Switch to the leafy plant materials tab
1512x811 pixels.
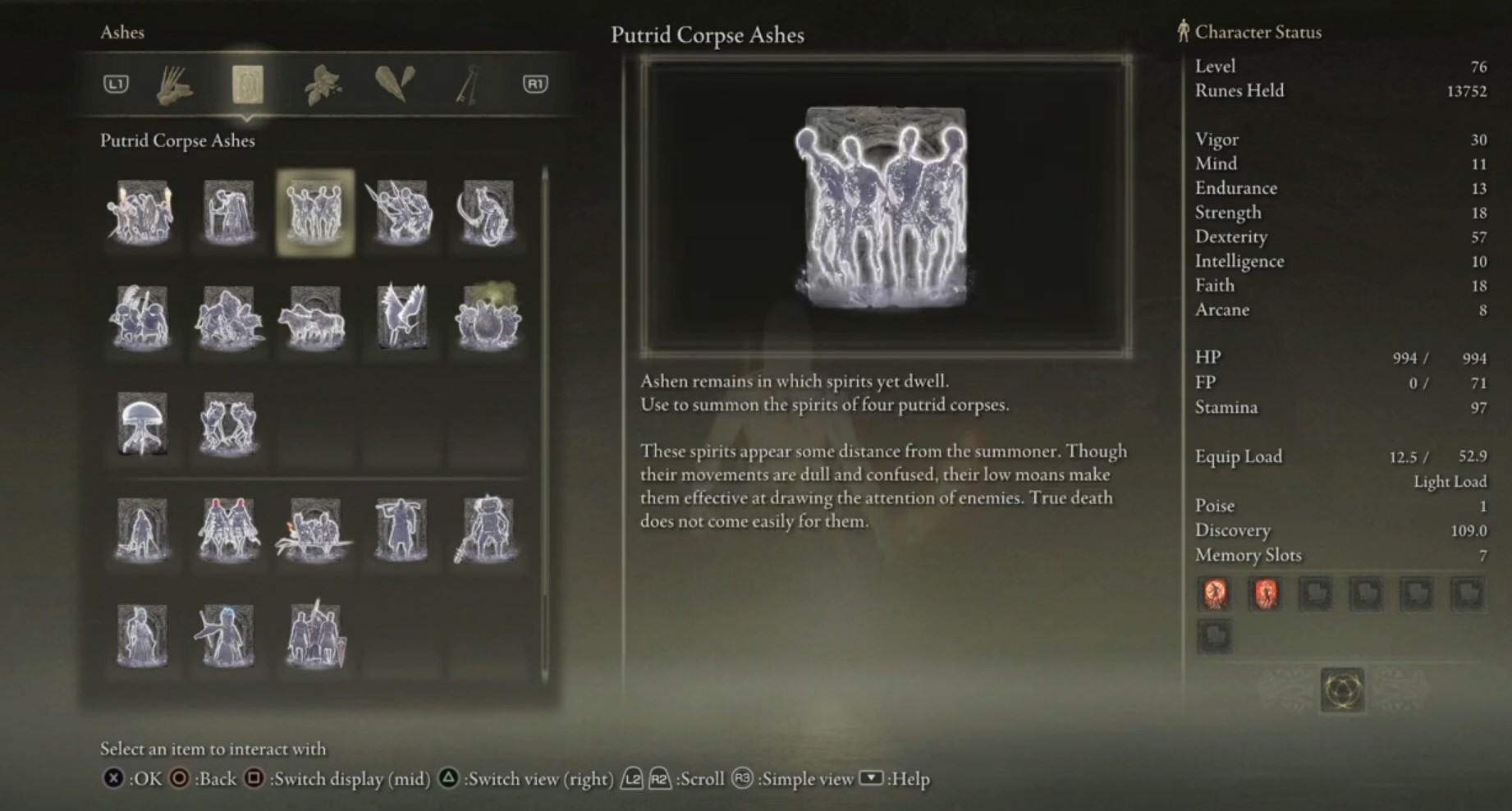pos(322,85)
